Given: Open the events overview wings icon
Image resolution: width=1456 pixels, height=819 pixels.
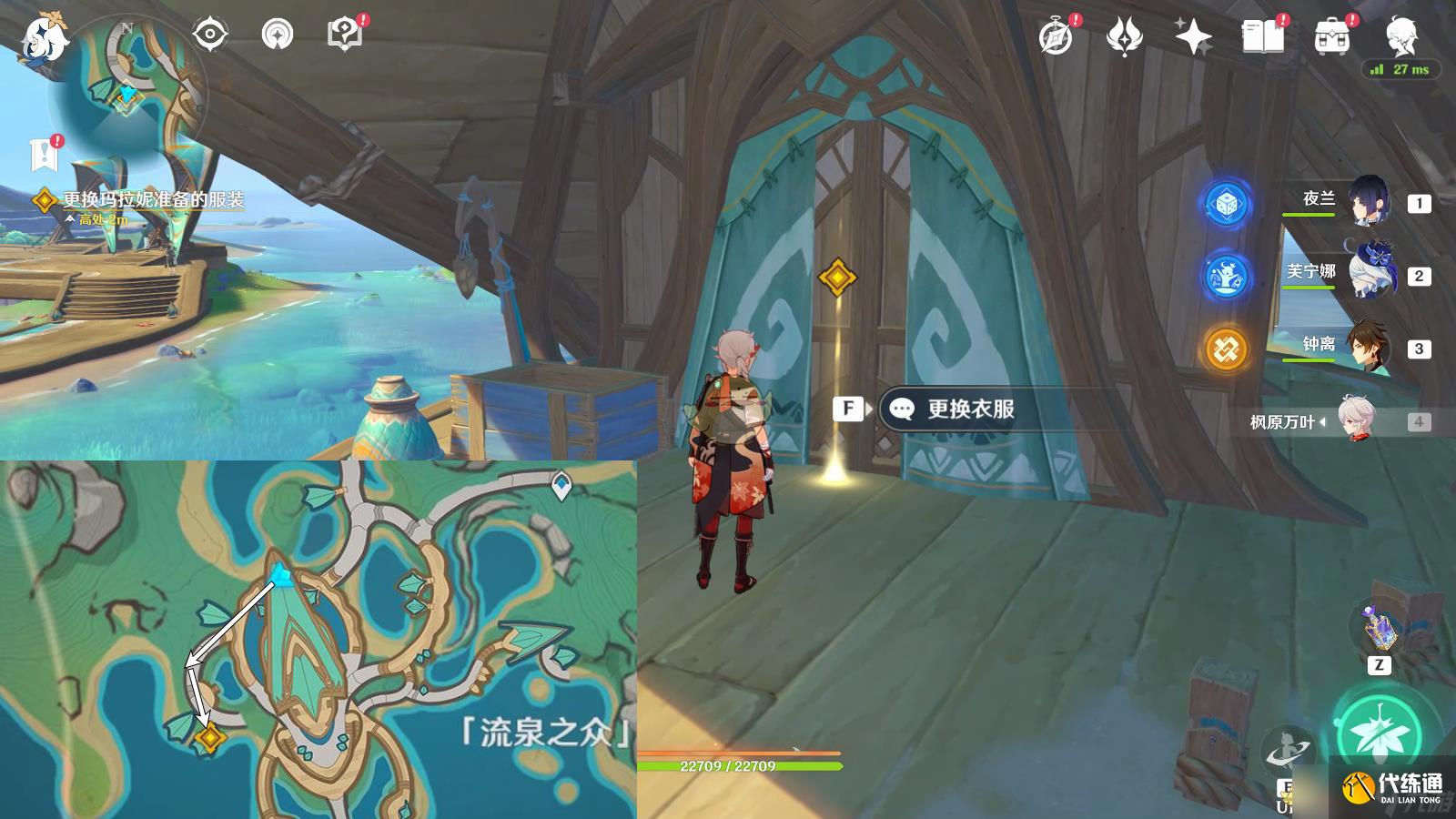Looking at the screenshot, I should 1126,35.
